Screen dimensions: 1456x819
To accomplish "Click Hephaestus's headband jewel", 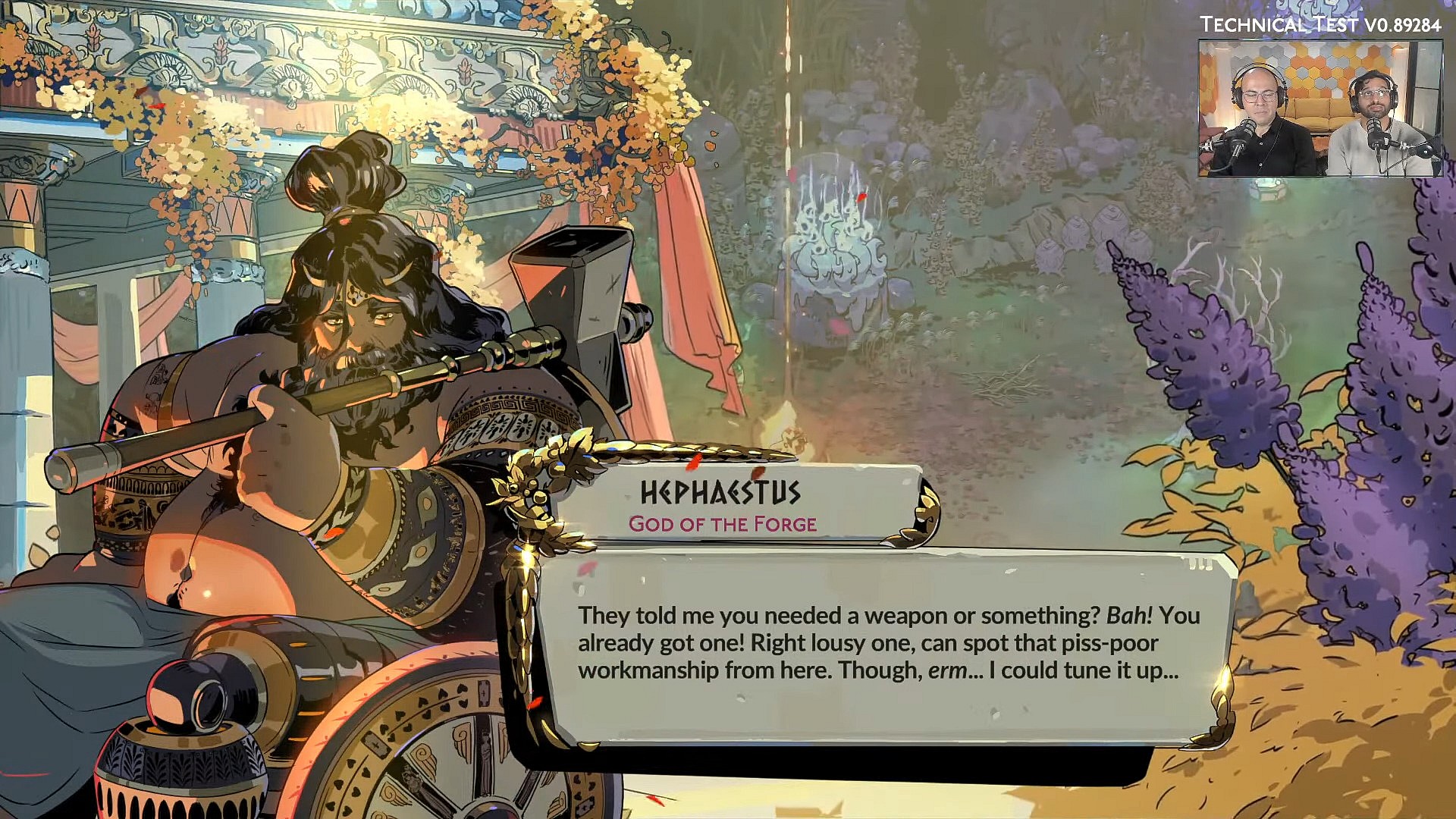I will (356, 292).
